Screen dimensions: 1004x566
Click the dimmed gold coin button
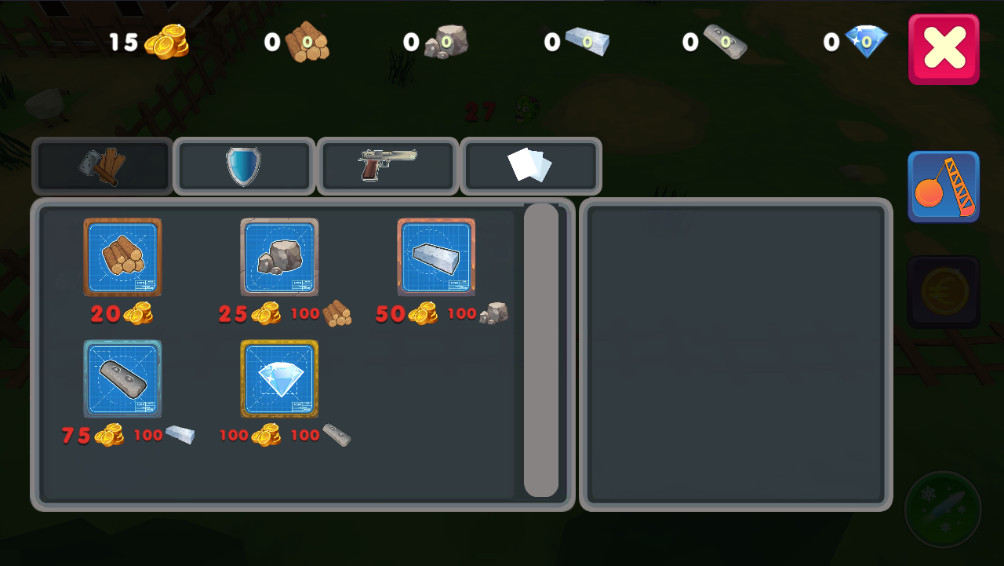point(943,292)
